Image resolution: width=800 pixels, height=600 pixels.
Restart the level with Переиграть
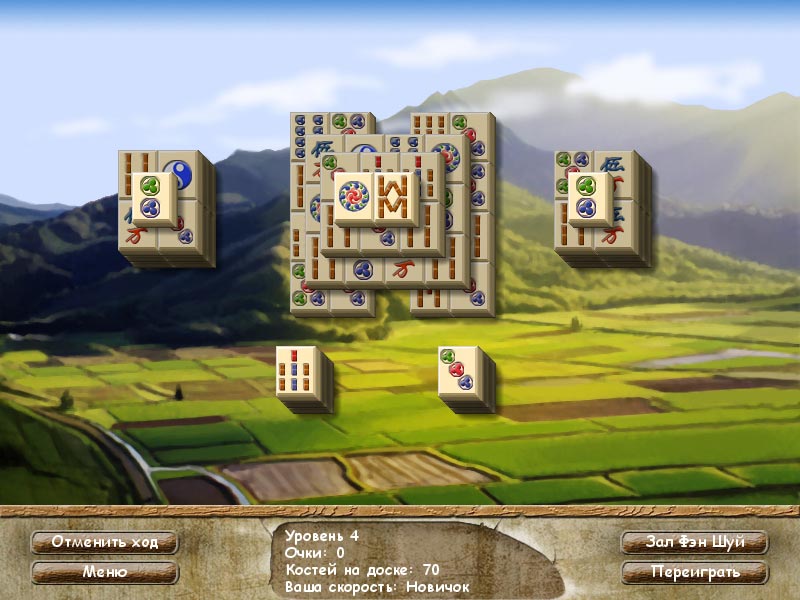click(694, 573)
